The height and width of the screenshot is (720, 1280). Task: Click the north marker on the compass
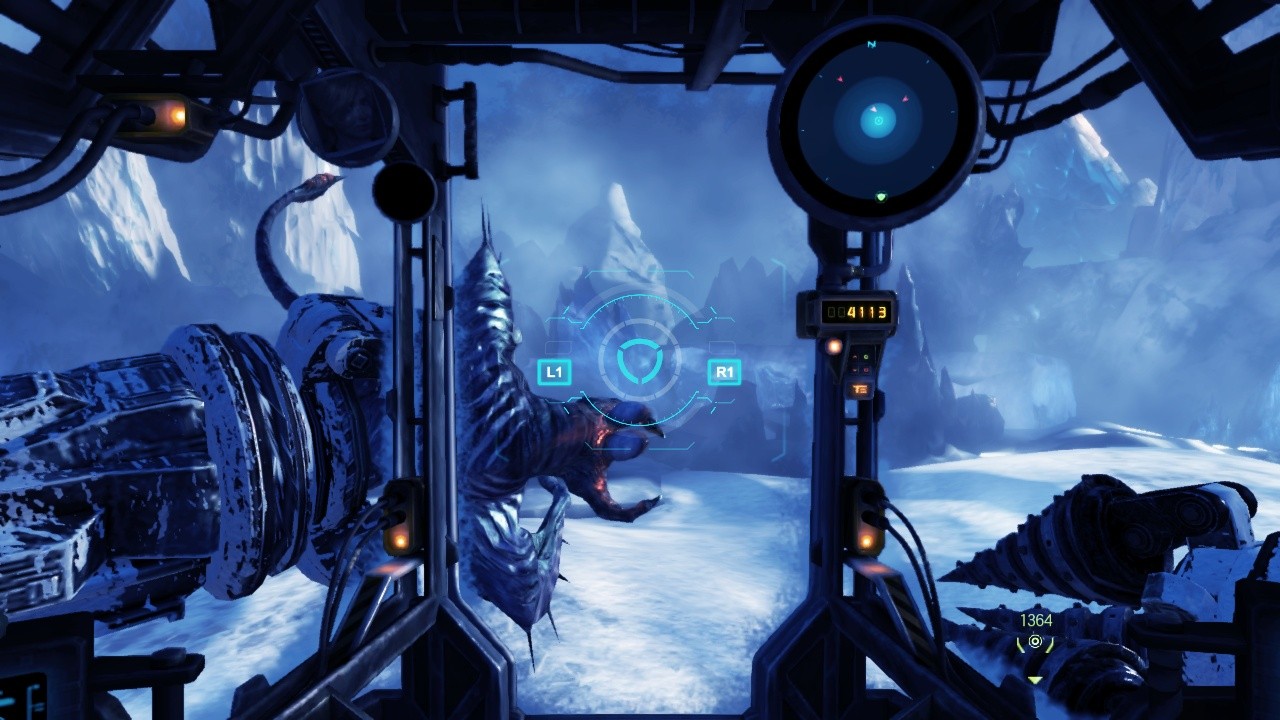[871, 45]
